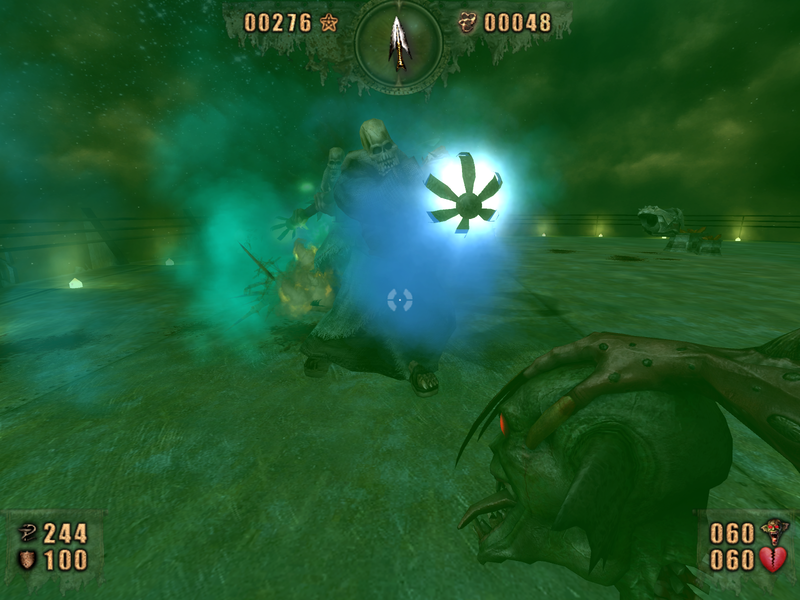Select the demon head ammo icon

coord(773,532)
